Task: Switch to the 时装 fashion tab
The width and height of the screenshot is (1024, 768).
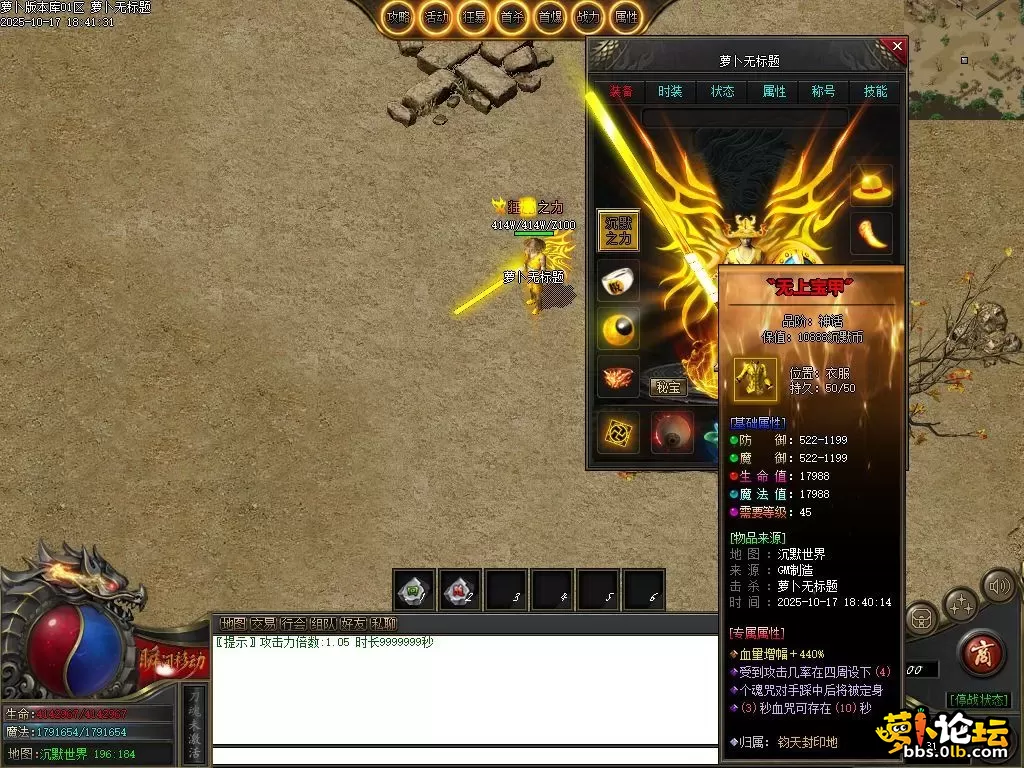Action: pos(670,91)
